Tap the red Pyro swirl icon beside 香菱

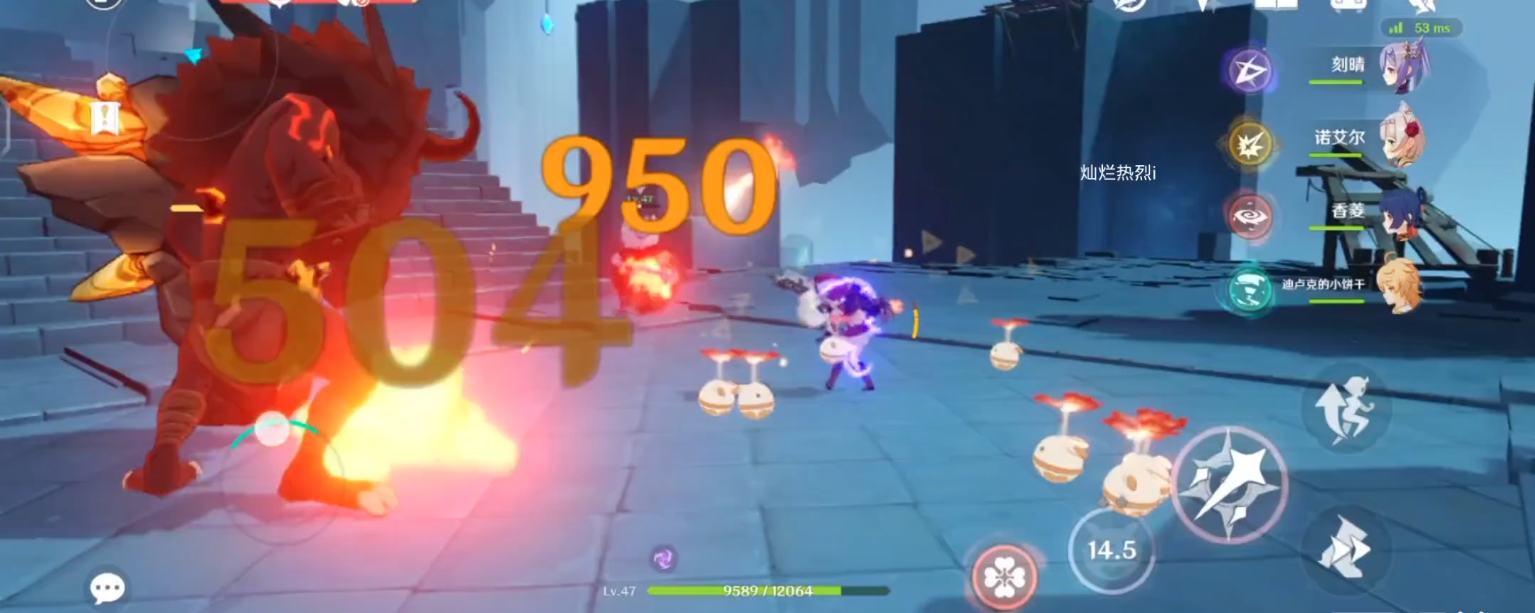[1249, 216]
